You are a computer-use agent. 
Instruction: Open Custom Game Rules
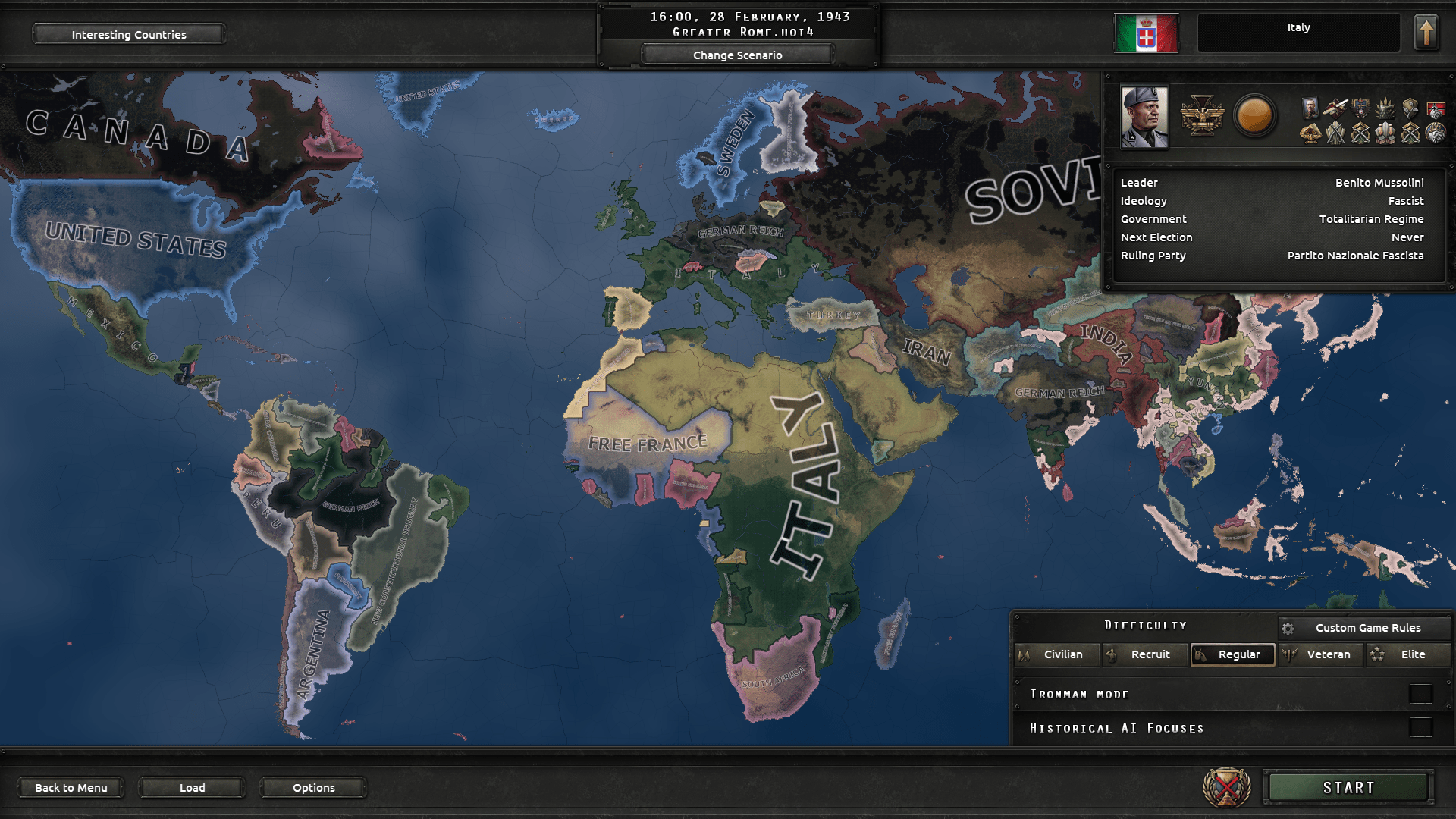(x=1368, y=627)
